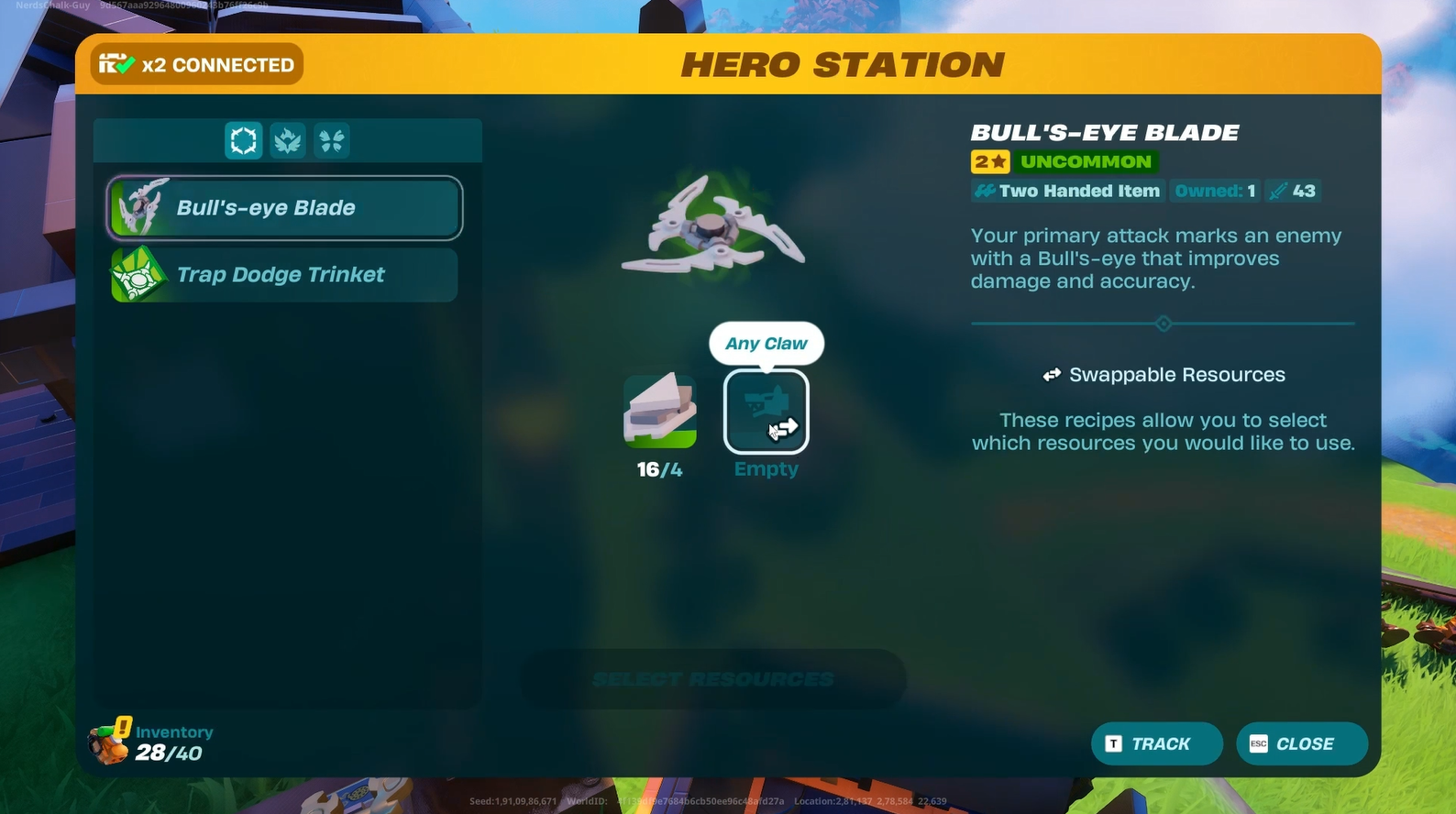Show the four-petal category tab
This screenshot has width=1456, height=814.
tap(332, 141)
